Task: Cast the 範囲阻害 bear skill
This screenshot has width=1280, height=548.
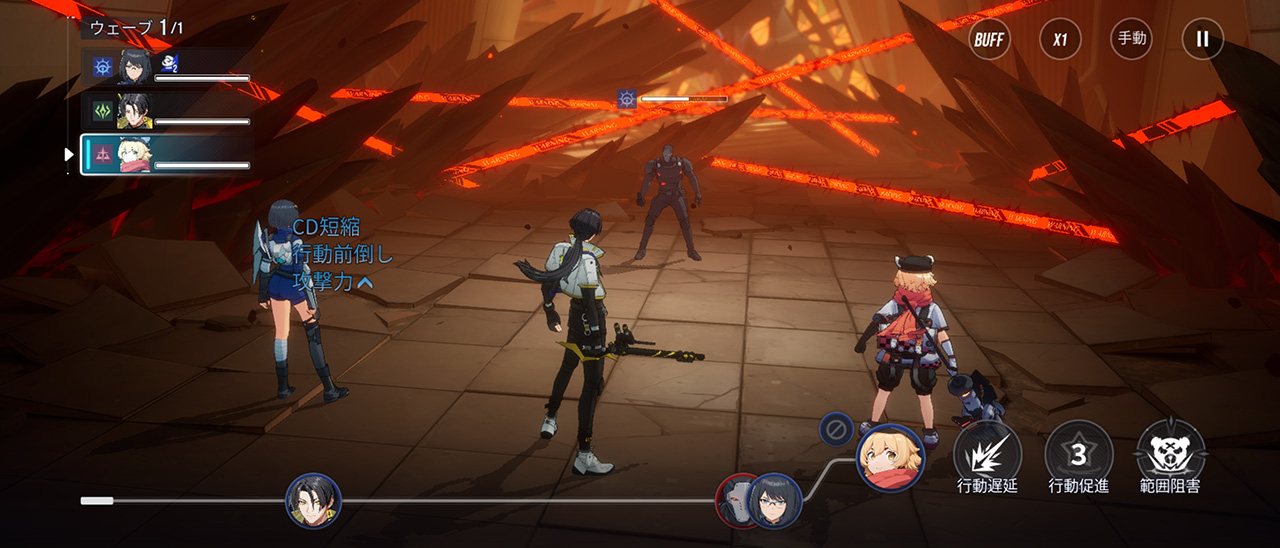Action: tap(1170, 456)
